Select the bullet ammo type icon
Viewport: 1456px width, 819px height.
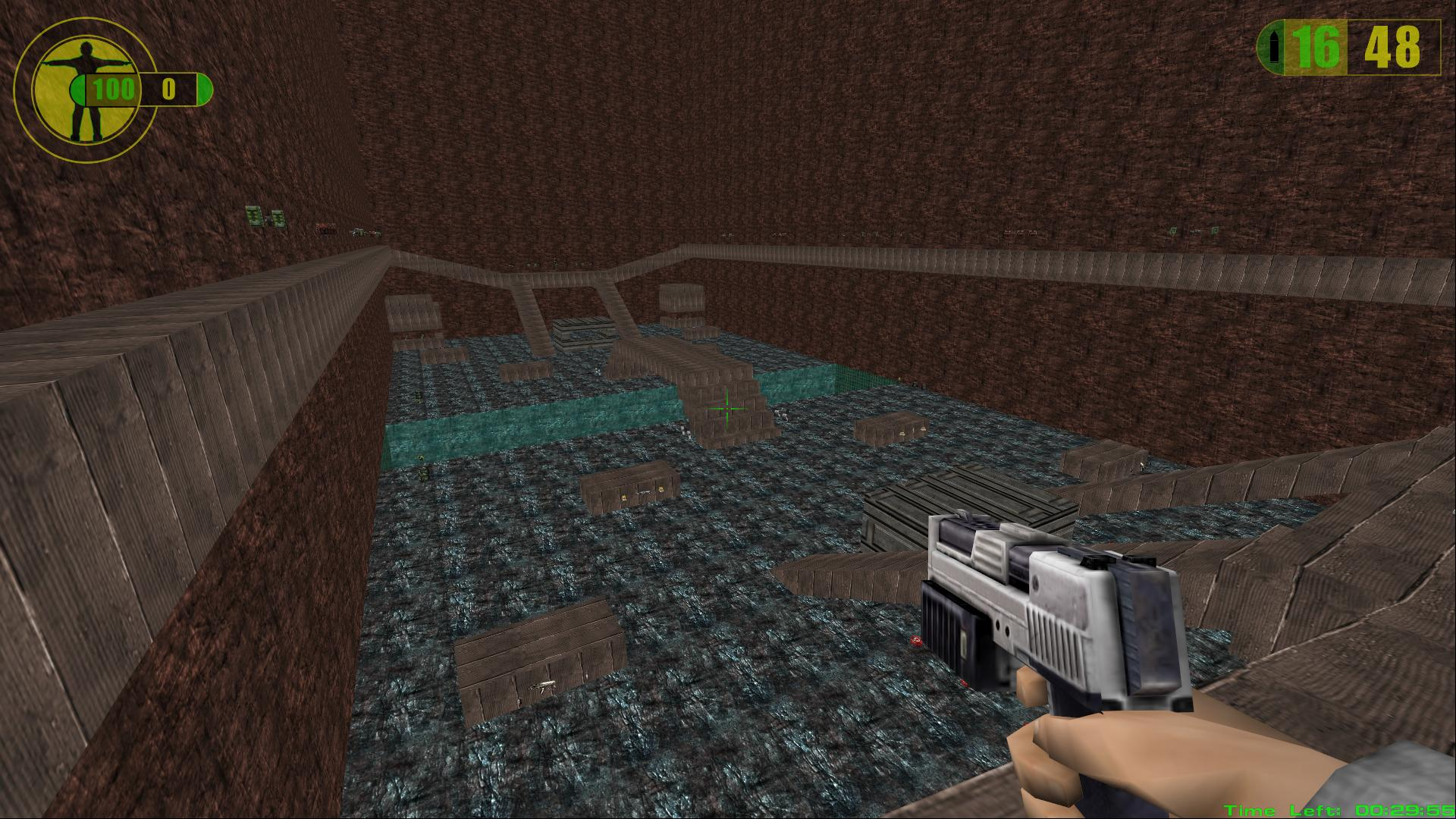click(1273, 49)
